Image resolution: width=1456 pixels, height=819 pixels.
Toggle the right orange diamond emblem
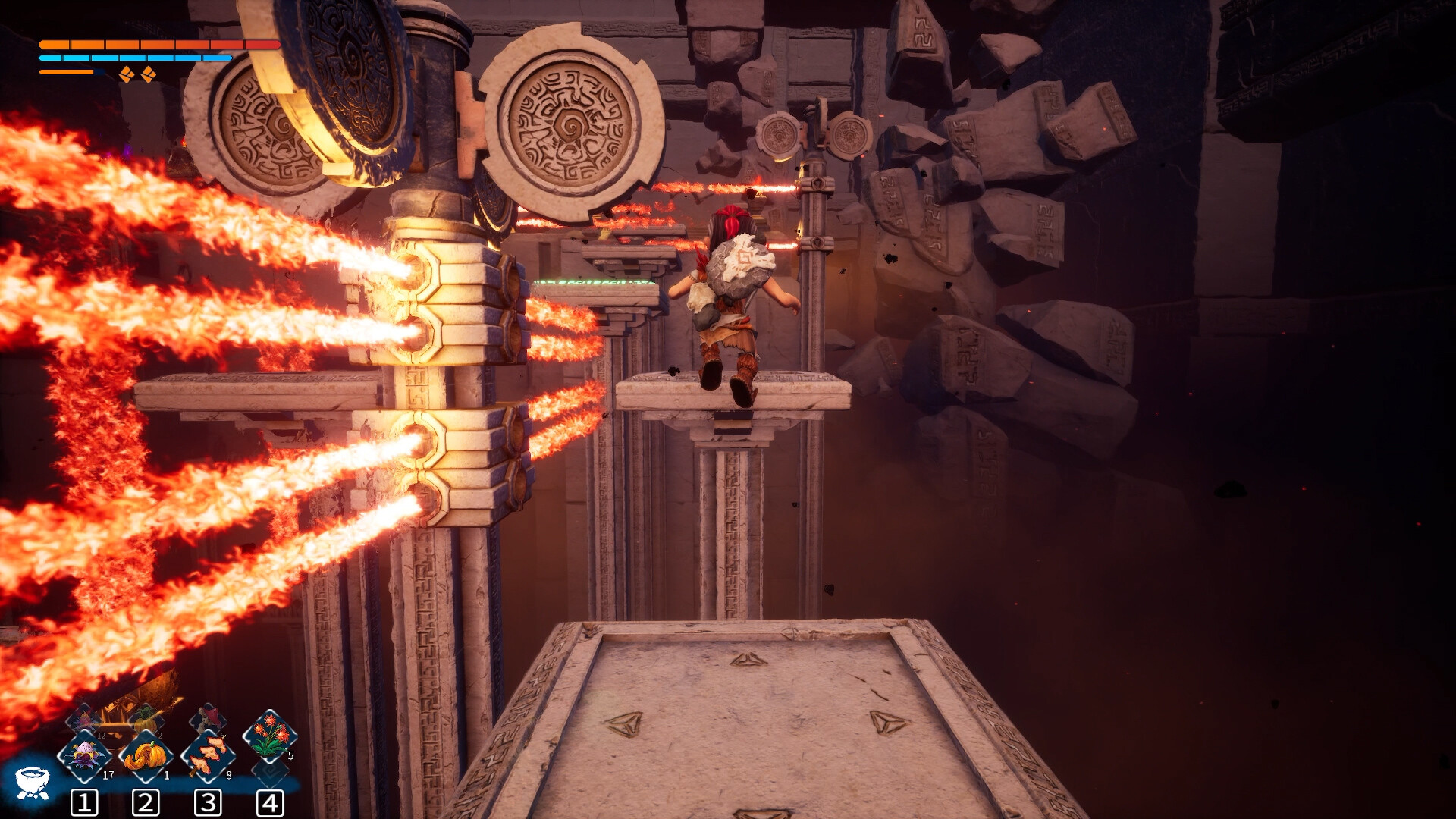coord(149,74)
